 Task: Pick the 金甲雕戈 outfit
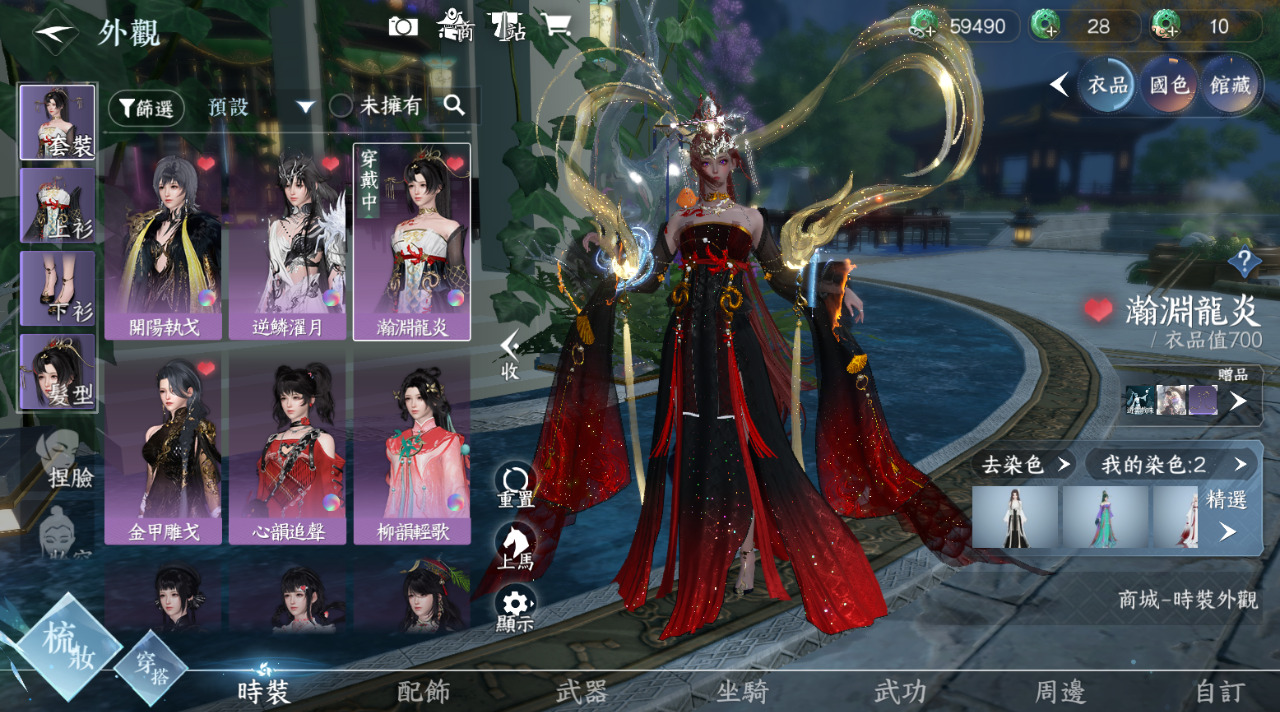coord(164,450)
